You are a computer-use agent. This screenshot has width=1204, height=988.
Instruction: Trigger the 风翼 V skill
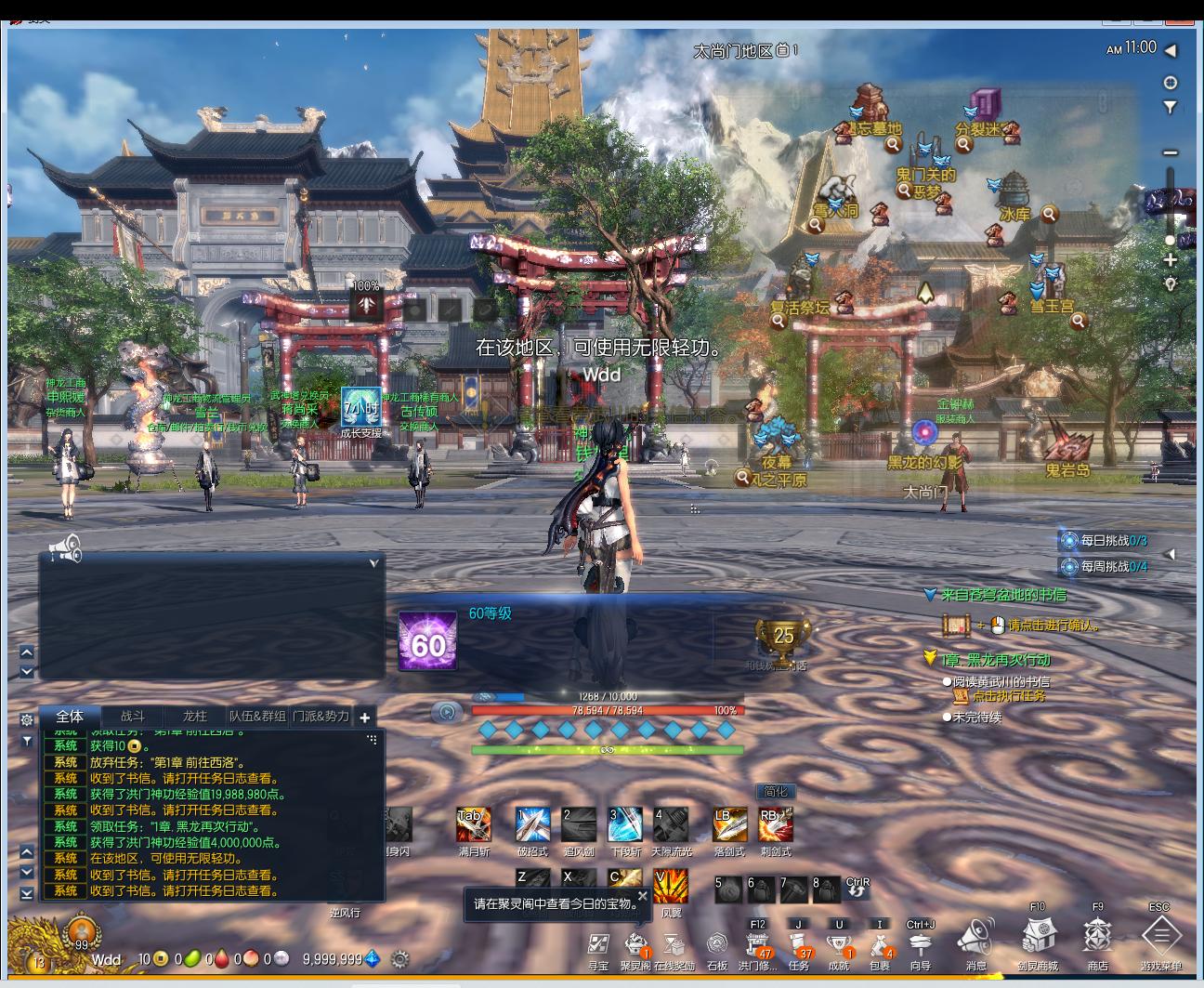[x=671, y=886]
